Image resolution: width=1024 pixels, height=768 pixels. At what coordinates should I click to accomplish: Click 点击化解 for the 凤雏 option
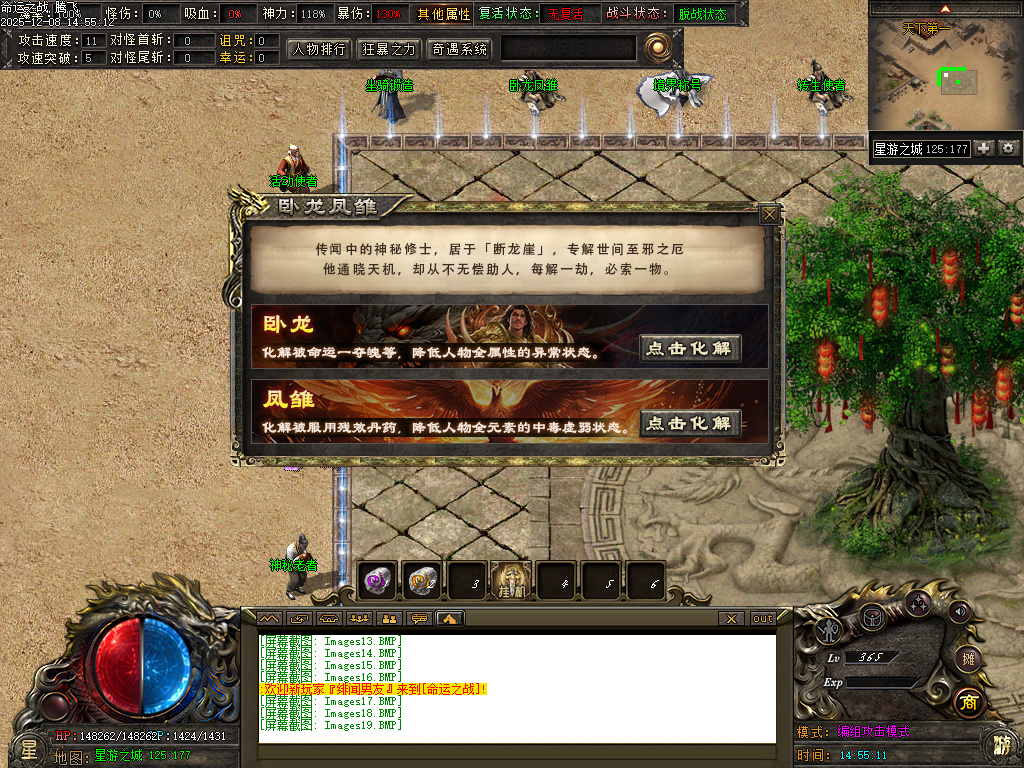pos(690,423)
